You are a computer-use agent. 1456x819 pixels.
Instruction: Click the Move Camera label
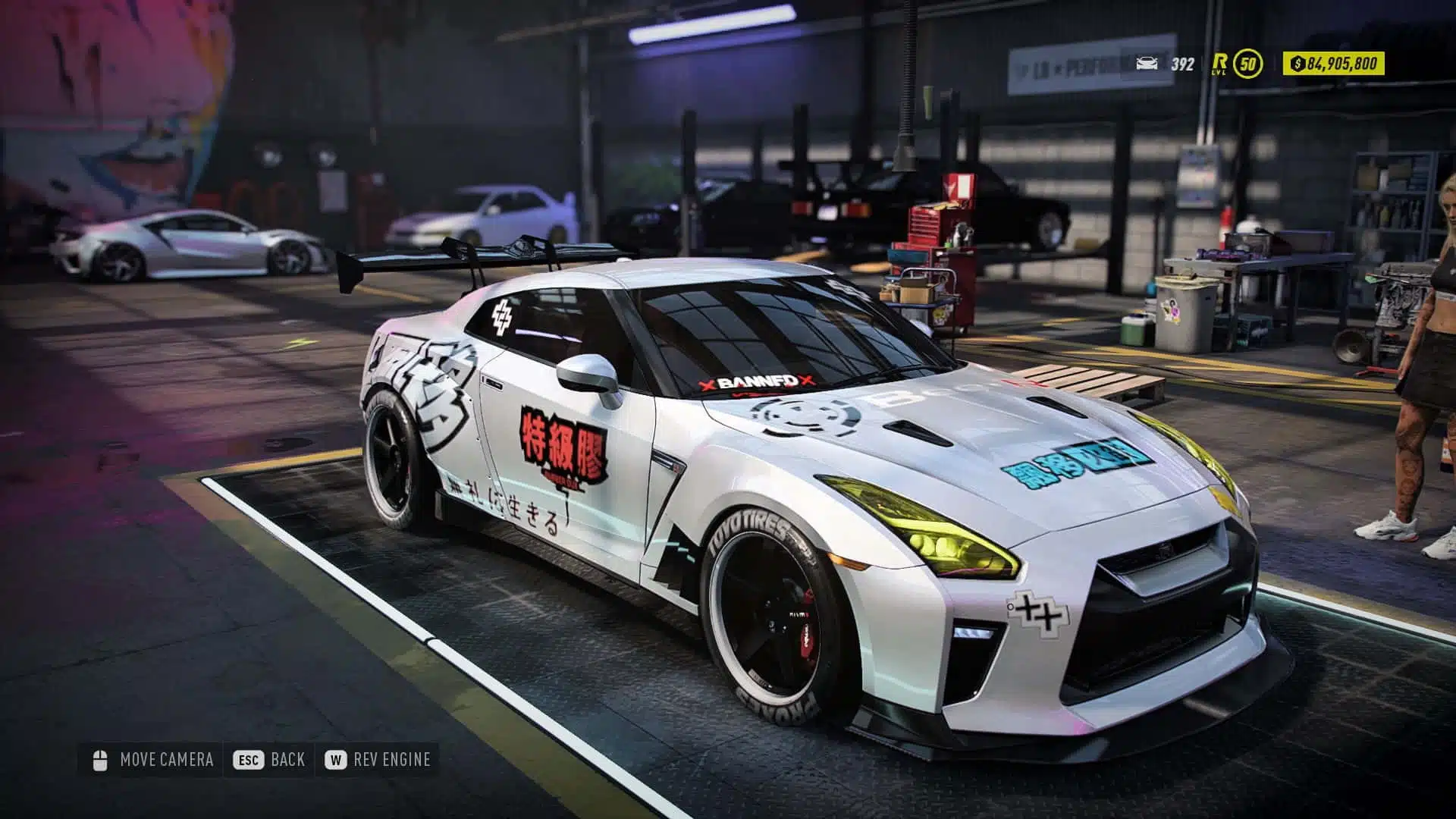point(168,759)
